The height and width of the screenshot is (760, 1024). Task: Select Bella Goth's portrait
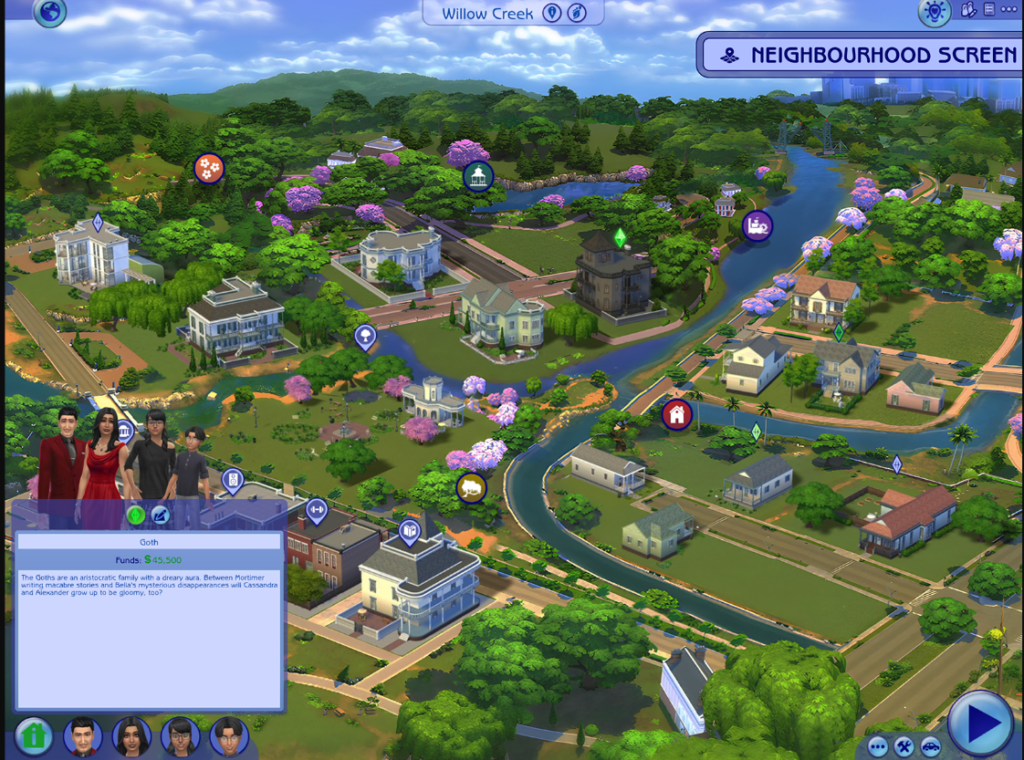pyautogui.click(x=132, y=737)
